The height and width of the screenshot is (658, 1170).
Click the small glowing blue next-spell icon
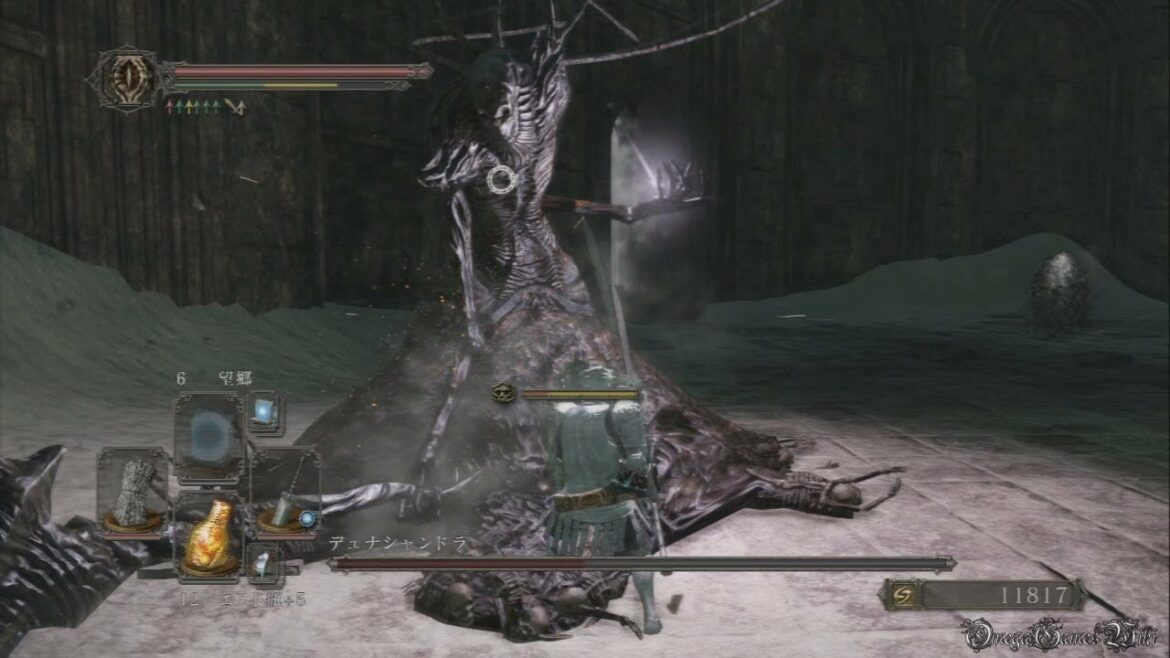[x=265, y=413]
